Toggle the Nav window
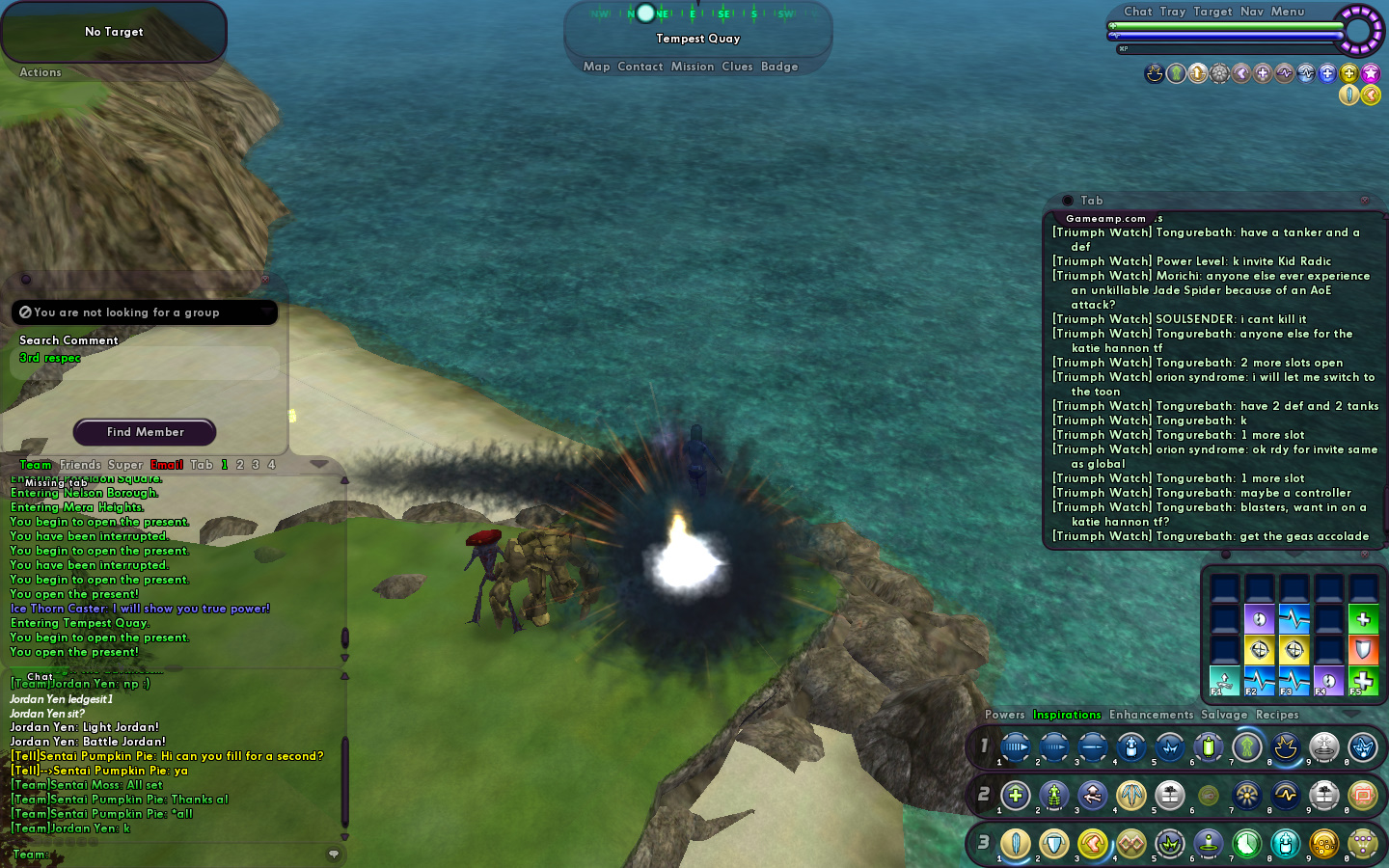 pos(1251,12)
